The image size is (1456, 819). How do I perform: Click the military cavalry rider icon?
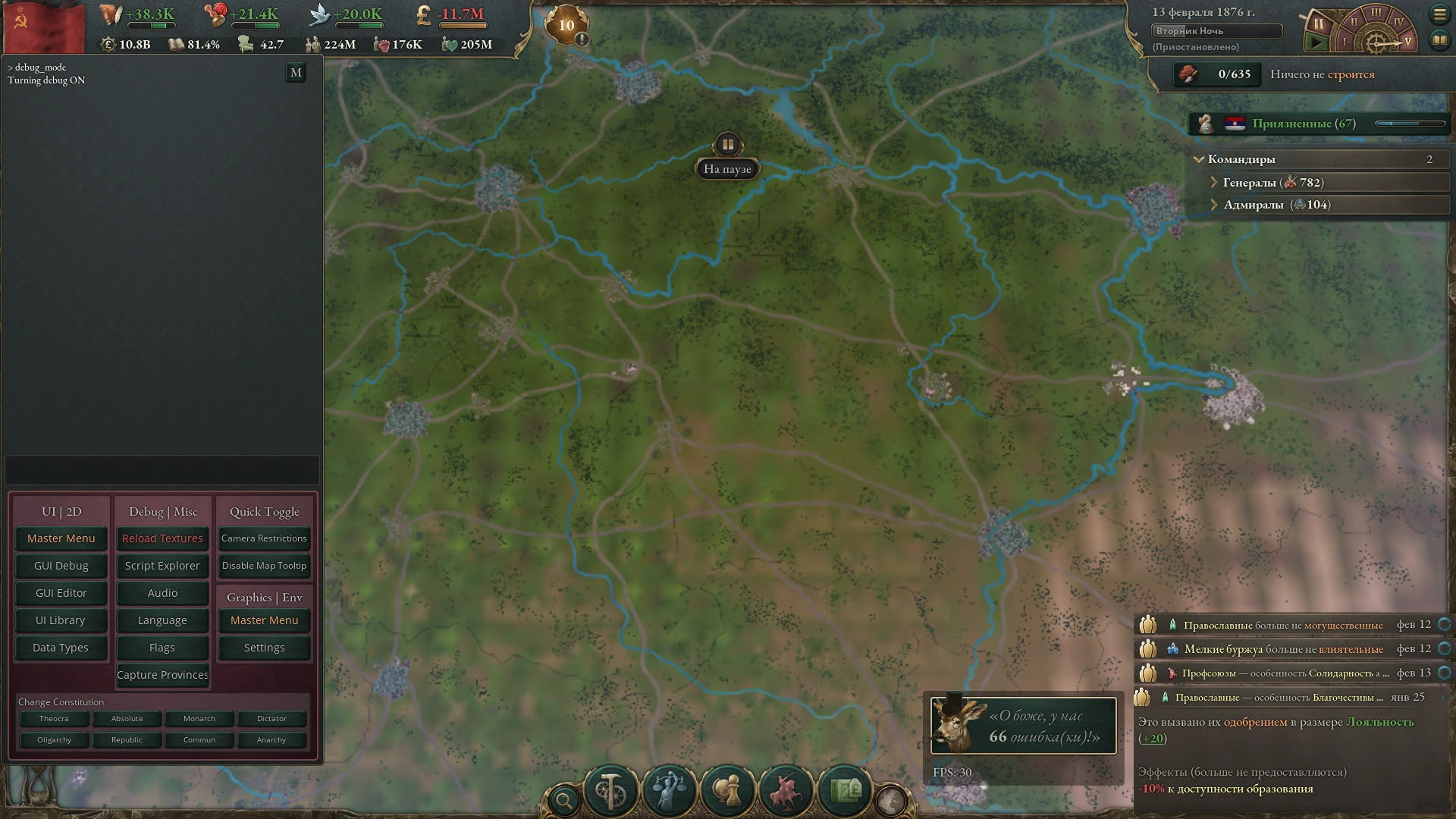[x=786, y=791]
